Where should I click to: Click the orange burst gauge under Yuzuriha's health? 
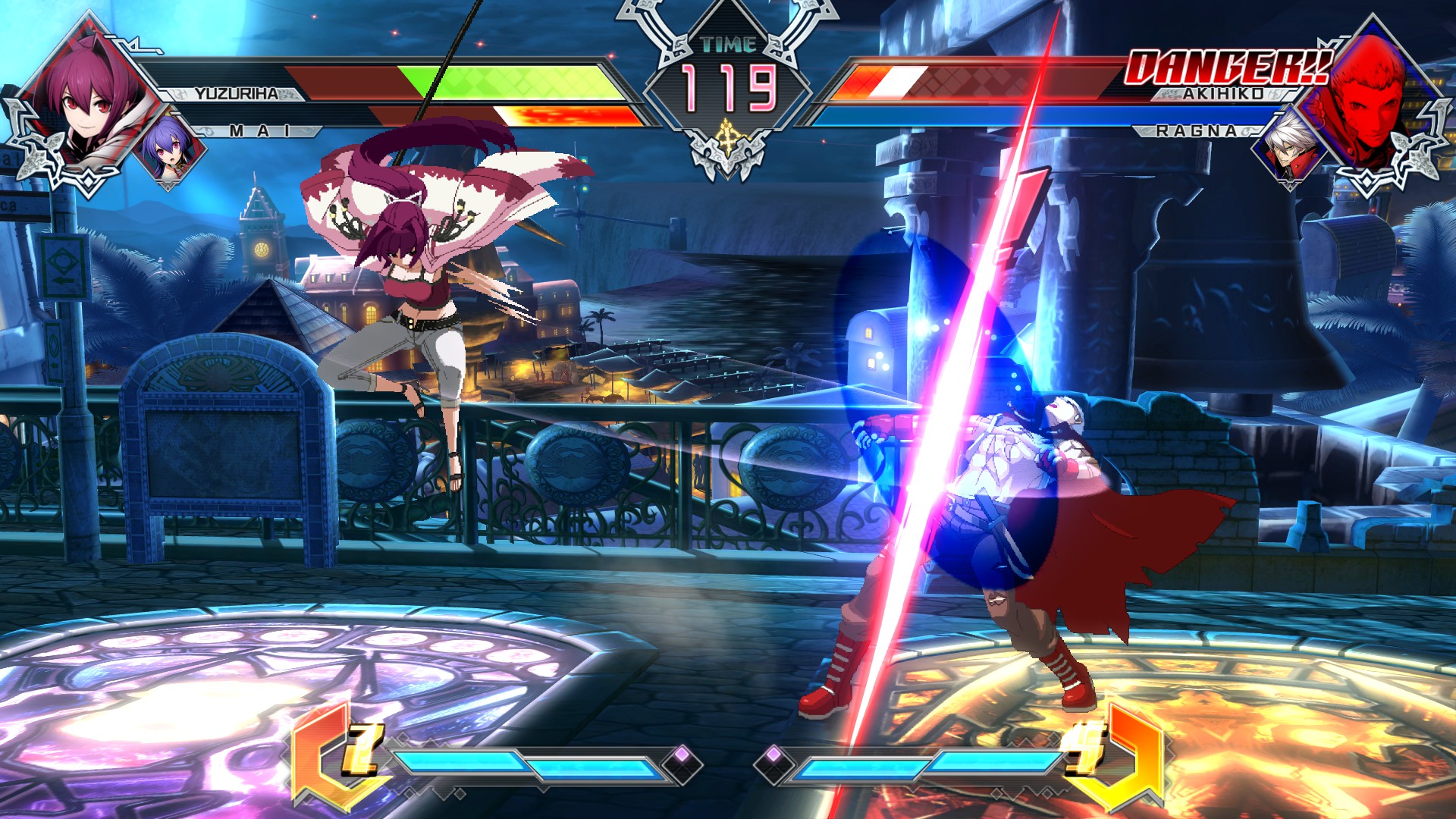[554, 114]
